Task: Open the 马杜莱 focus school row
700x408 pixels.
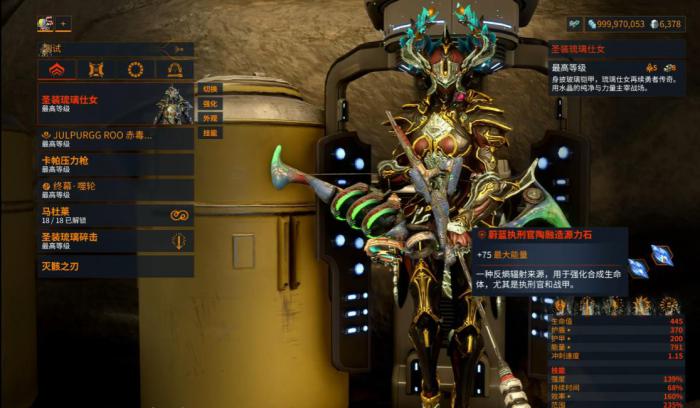Action: point(115,215)
